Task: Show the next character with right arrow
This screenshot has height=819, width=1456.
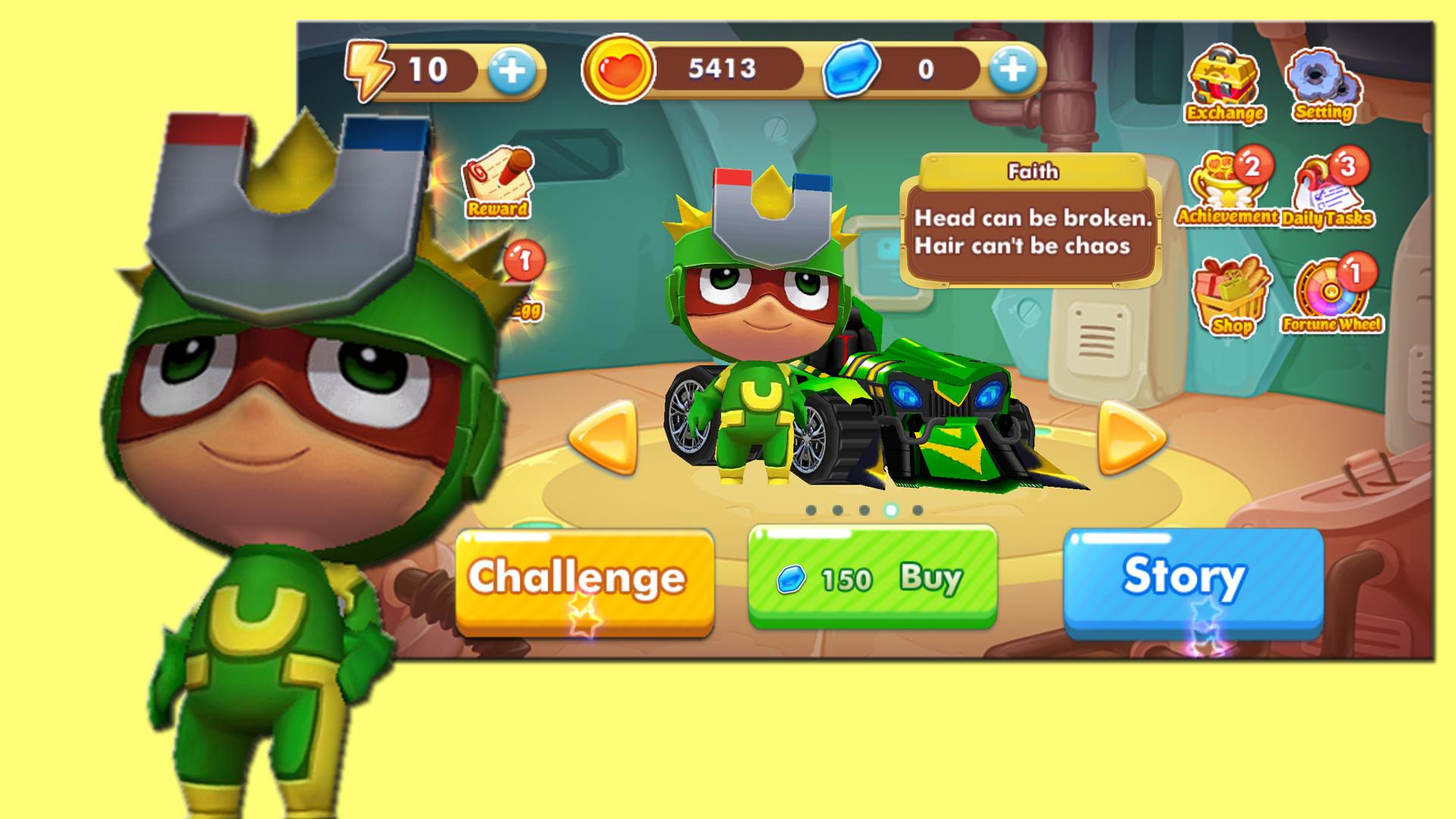Action: pos(1131,438)
